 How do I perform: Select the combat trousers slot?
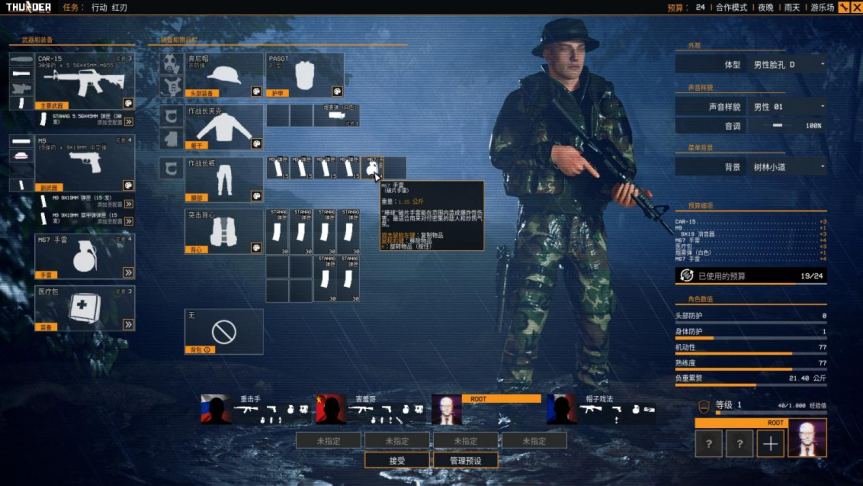223,180
